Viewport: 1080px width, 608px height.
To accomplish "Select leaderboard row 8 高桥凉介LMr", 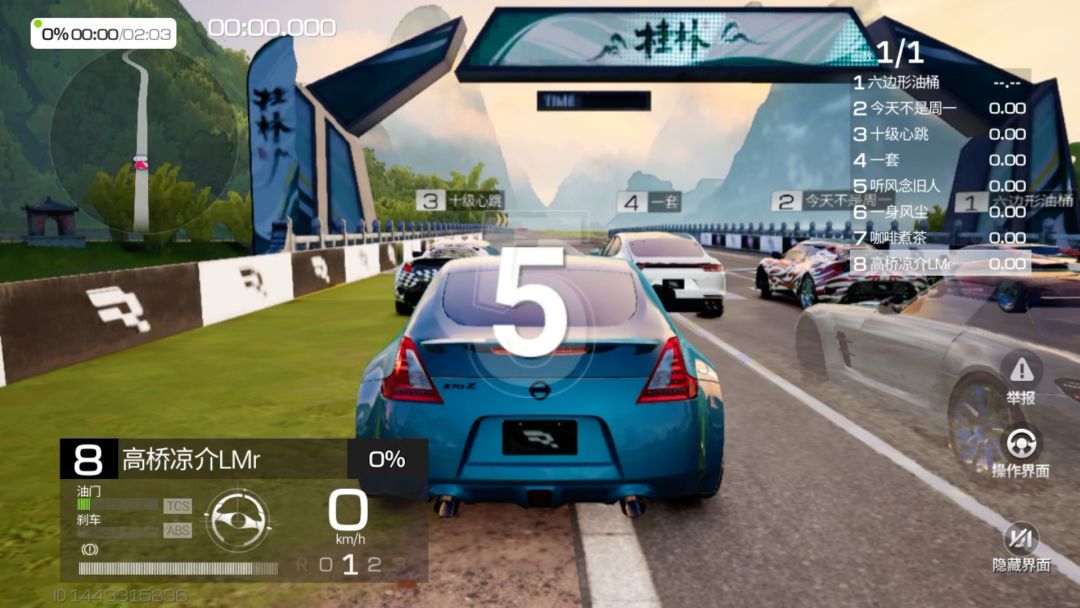I will pos(939,264).
